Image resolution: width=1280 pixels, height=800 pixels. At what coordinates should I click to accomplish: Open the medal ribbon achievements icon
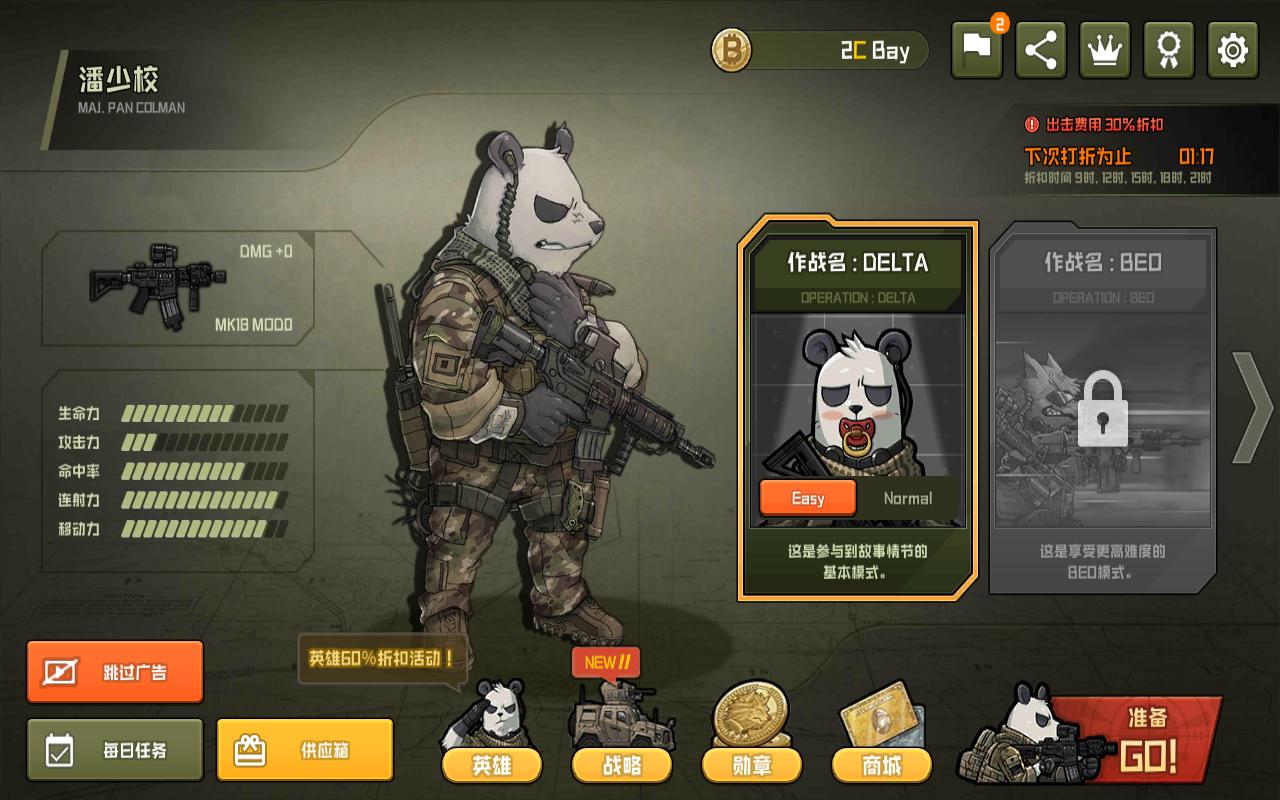click(x=1168, y=50)
